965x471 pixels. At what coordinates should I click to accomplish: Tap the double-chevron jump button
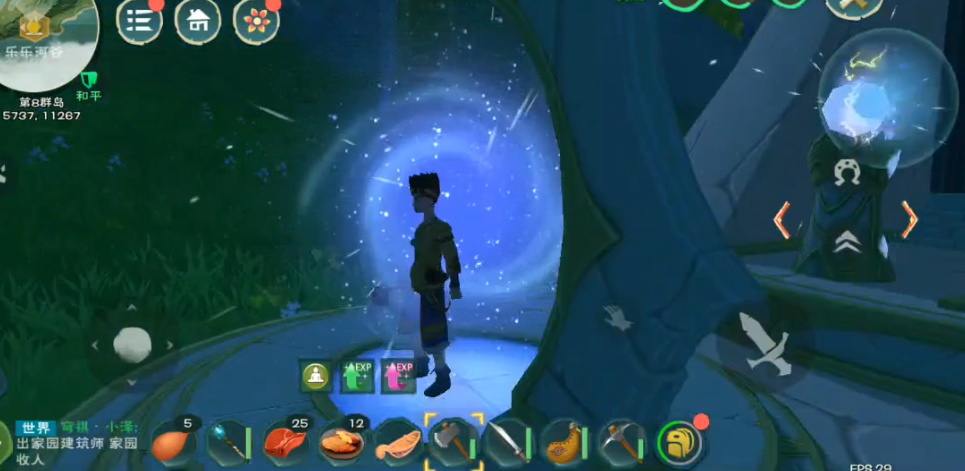coord(845,241)
